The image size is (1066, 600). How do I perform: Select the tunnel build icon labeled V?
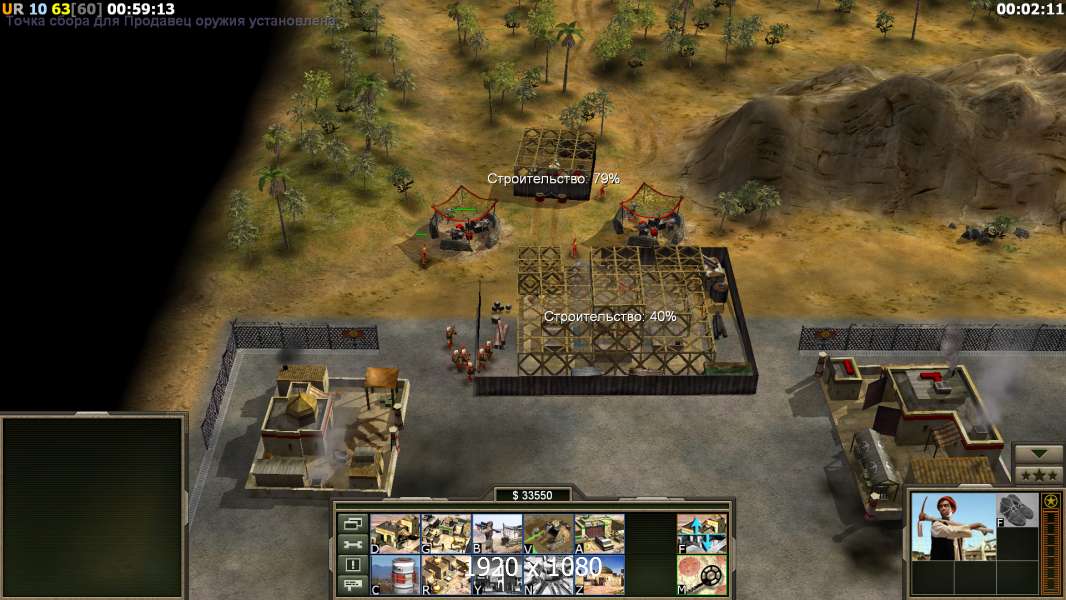point(548,533)
